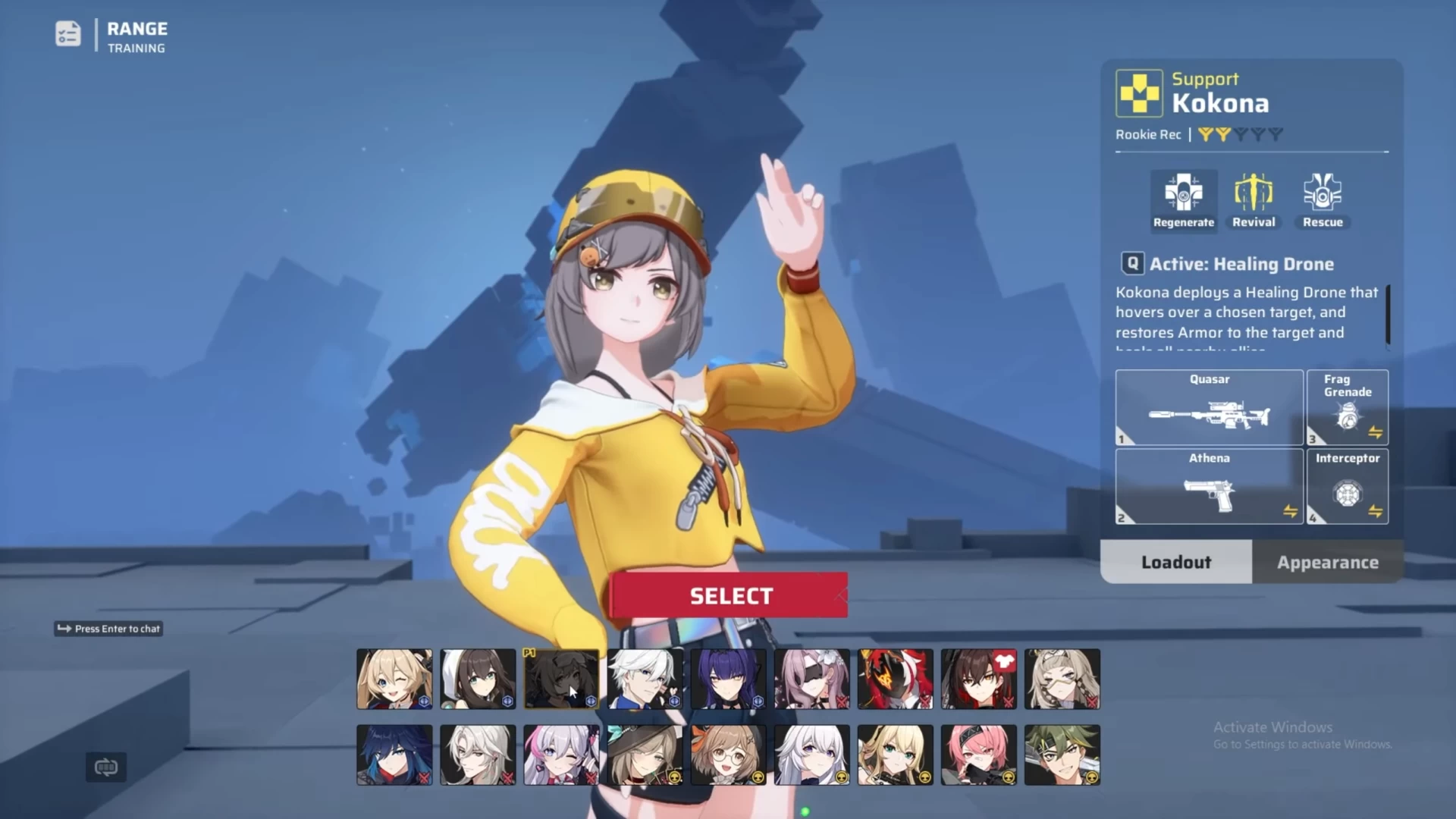Confirm character with the red SELECT button
1456x819 pixels.
(x=730, y=595)
